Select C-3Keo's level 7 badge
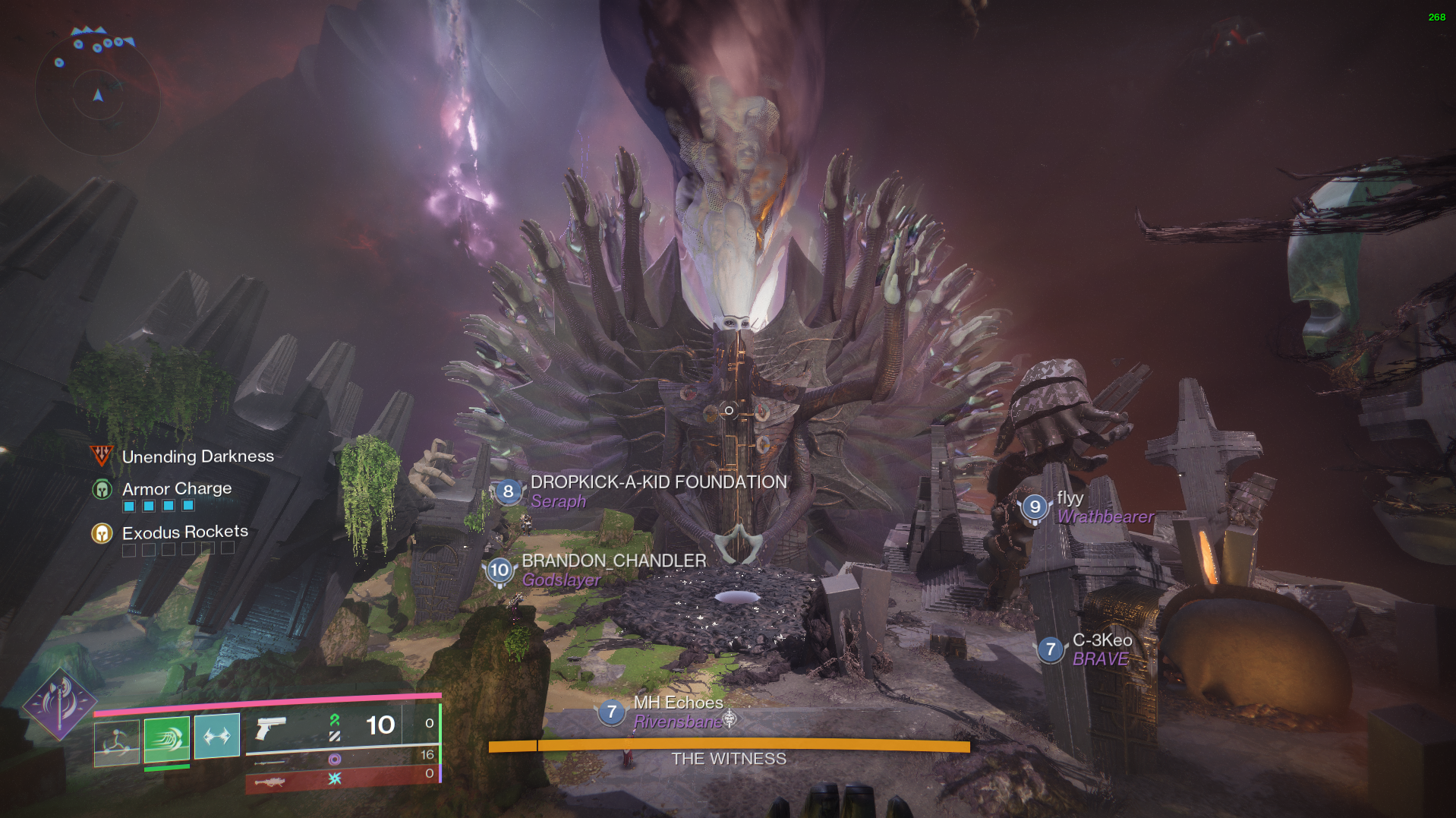Image resolution: width=1456 pixels, height=818 pixels. click(x=1051, y=649)
